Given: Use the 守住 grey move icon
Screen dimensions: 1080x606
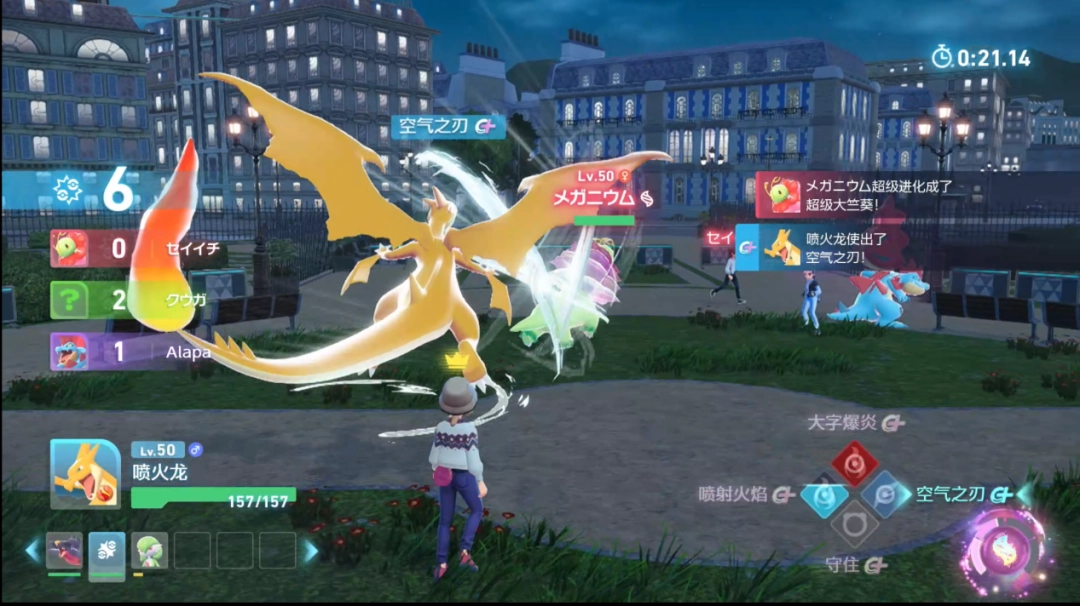Looking at the screenshot, I should tap(854, 524).
